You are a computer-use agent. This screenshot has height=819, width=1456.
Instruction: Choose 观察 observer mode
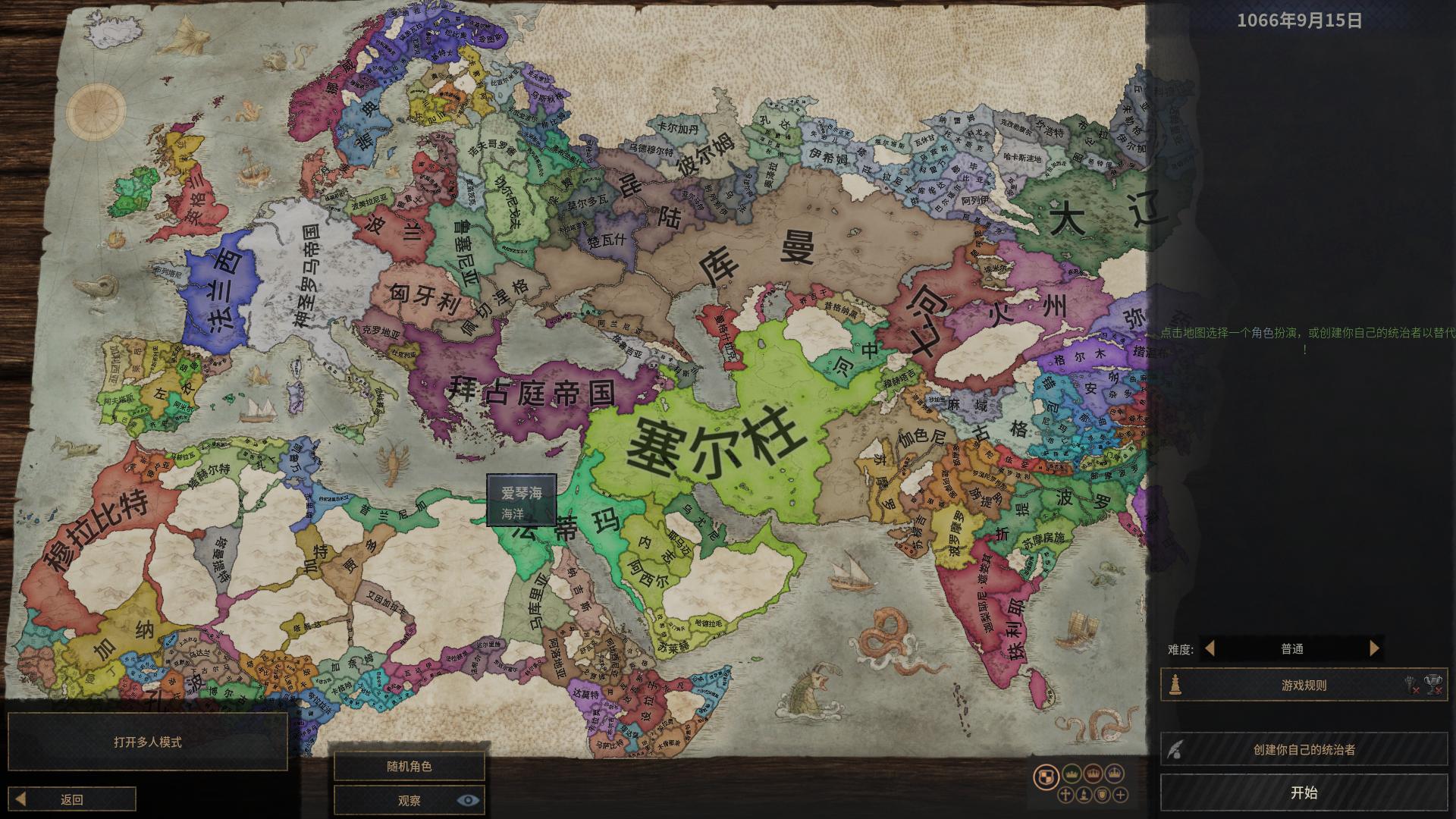coord(409,800)
